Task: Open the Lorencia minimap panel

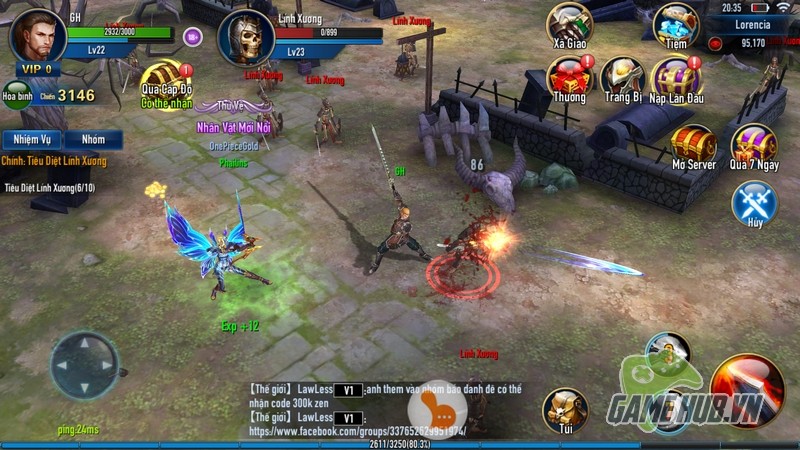Action: click(x=752, y=23)
